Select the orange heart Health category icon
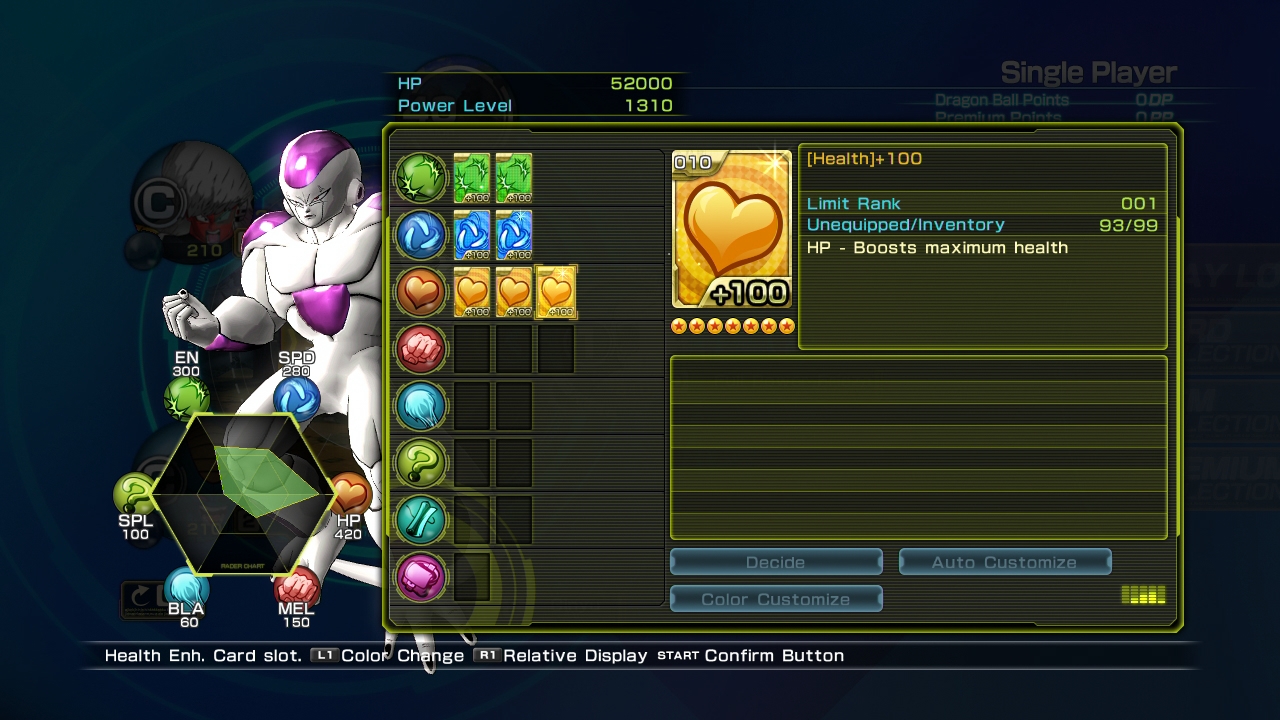 point(421,291)
